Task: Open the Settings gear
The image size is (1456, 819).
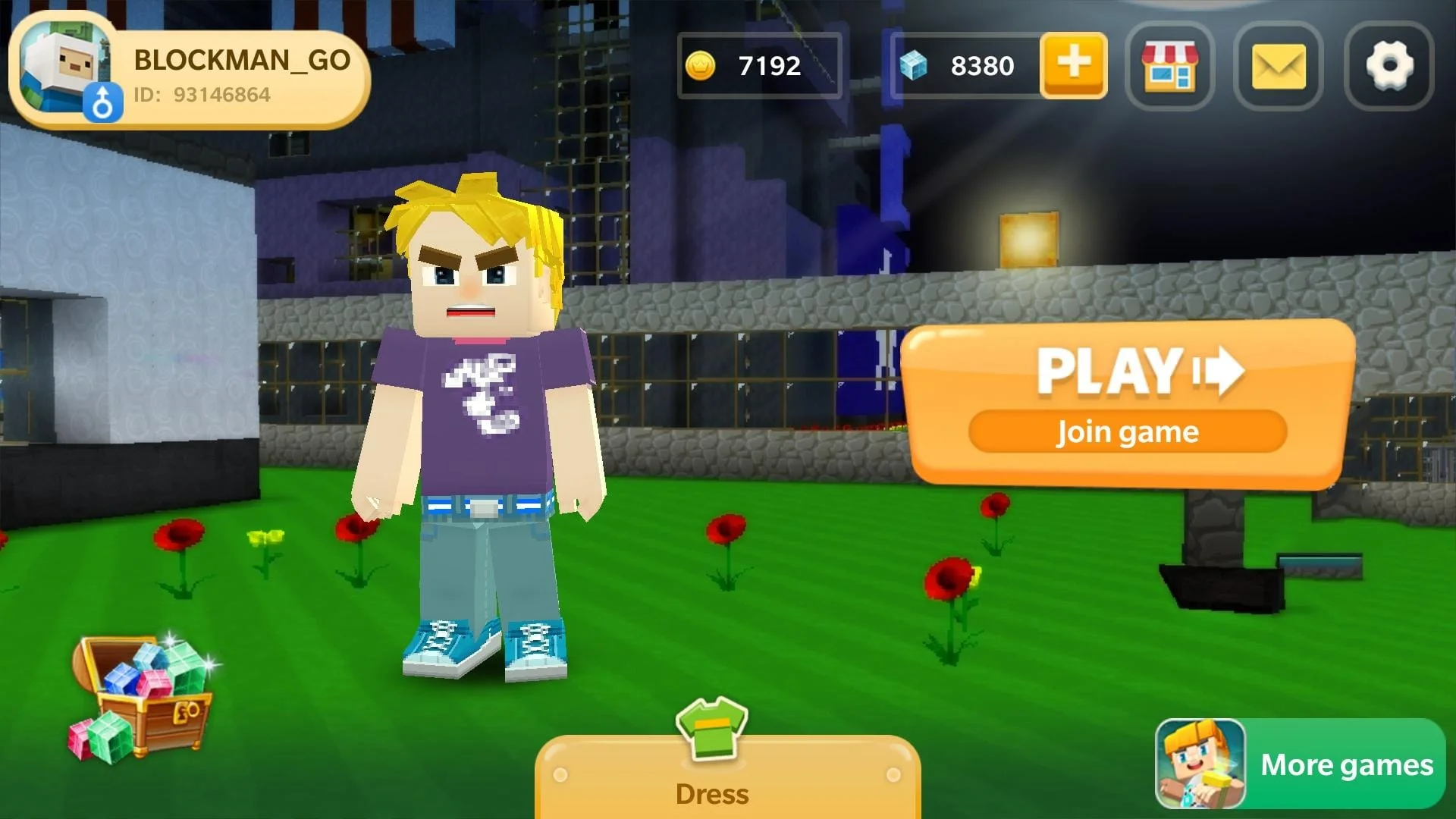Action: coord(1388,68)
